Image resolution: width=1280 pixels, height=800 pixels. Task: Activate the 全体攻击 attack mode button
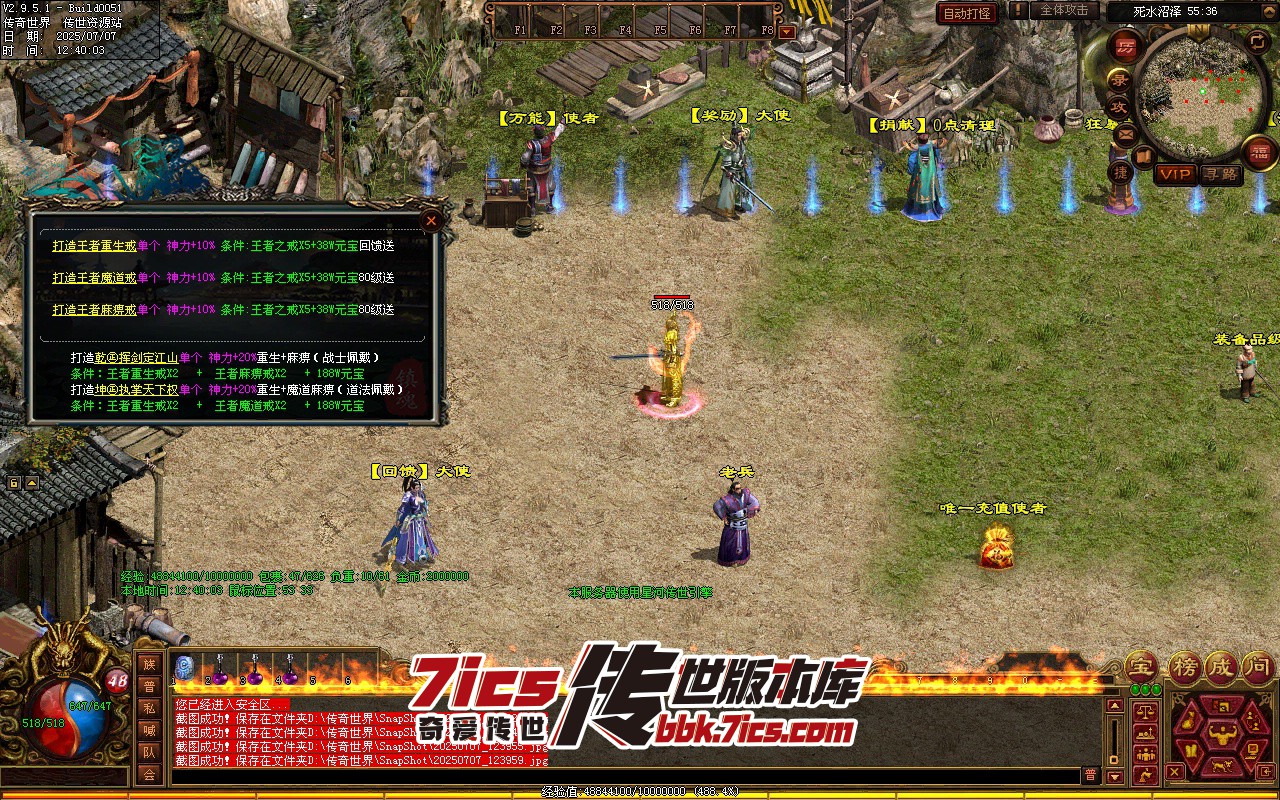pyautogui.click(x=1063, y=10)
